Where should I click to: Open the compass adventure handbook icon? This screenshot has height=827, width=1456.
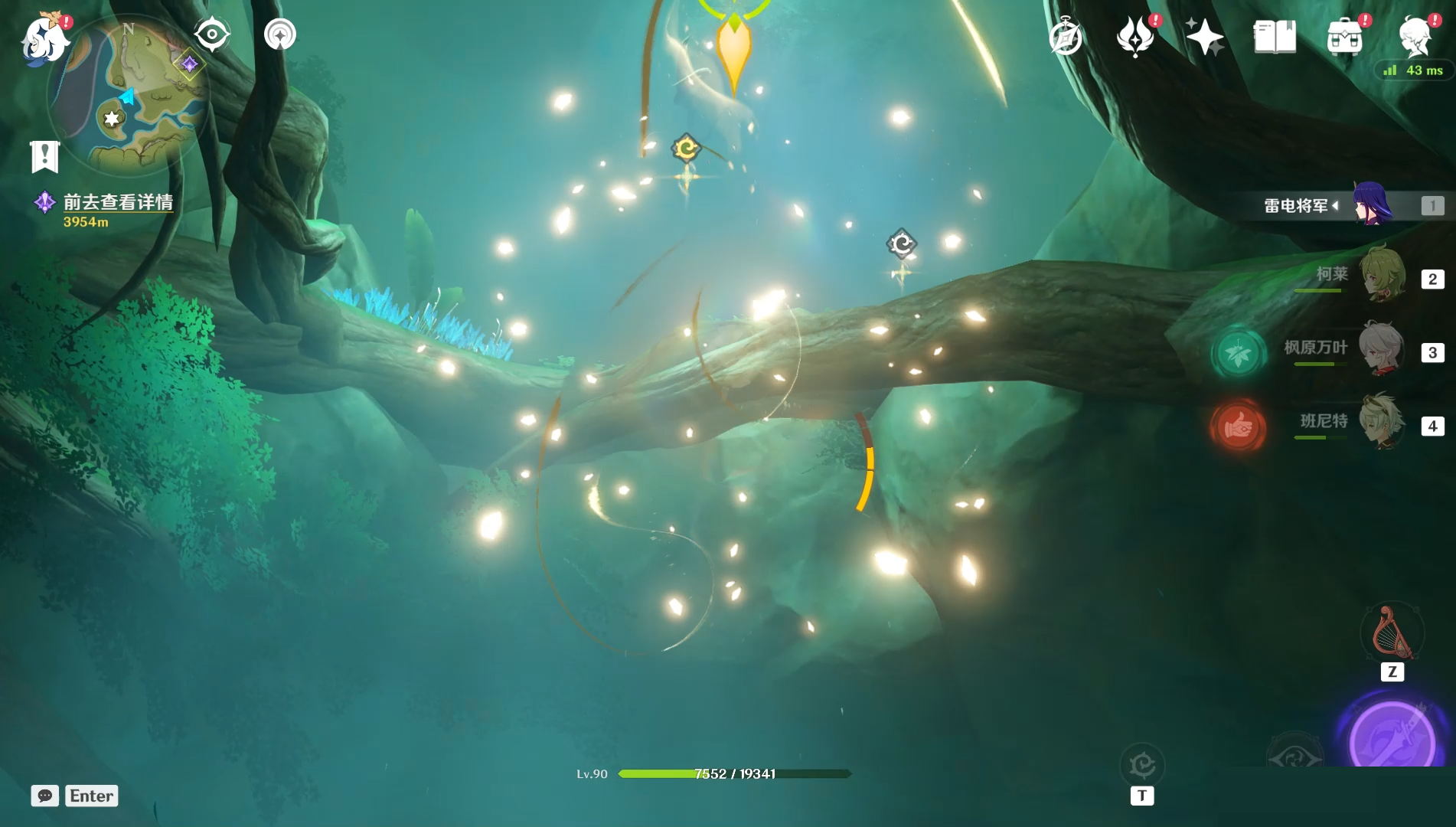click(1066, 38)
